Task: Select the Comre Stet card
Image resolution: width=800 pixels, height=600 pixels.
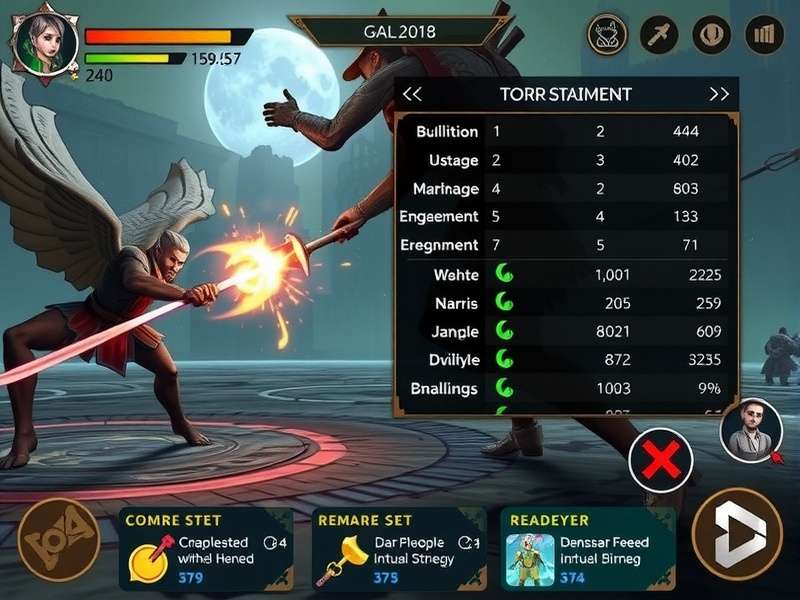Action: coord(205,548)
